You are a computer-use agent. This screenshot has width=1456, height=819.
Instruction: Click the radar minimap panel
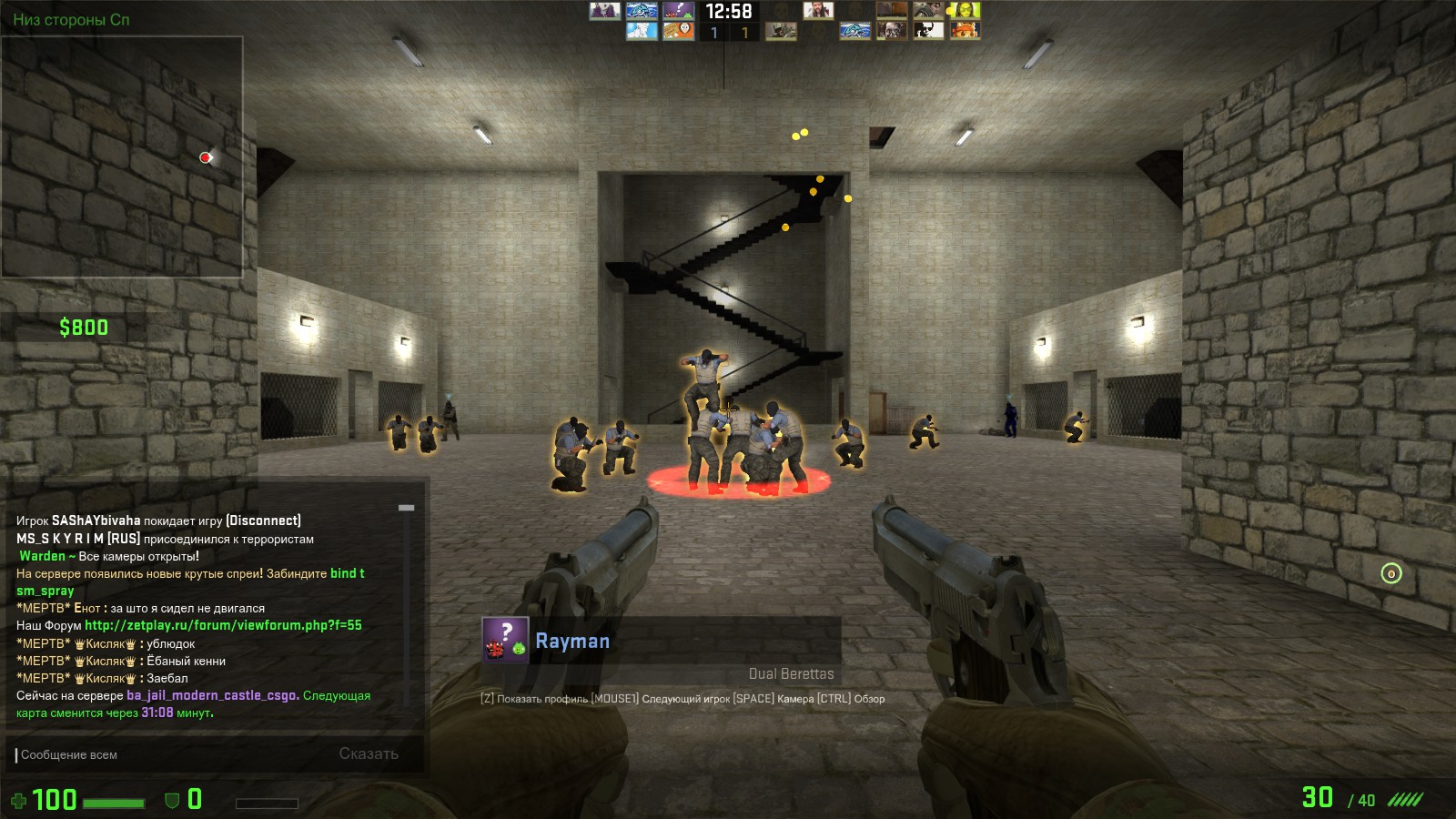click(122, 157)
